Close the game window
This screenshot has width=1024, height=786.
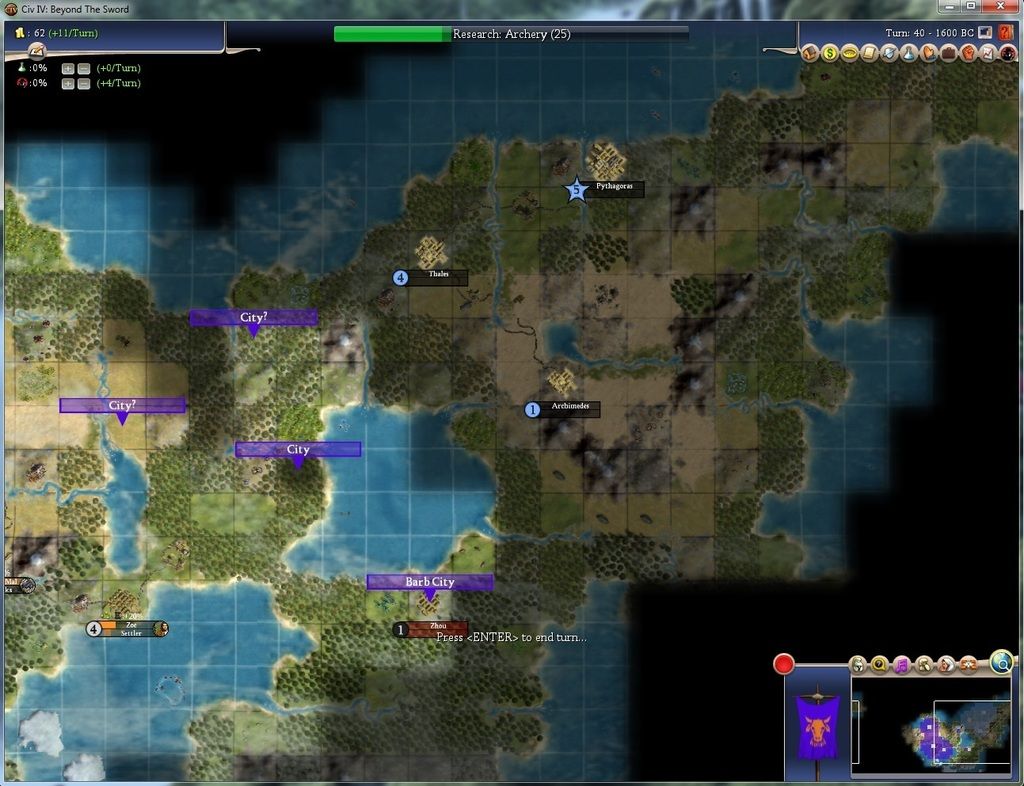[x=999, y=7]
